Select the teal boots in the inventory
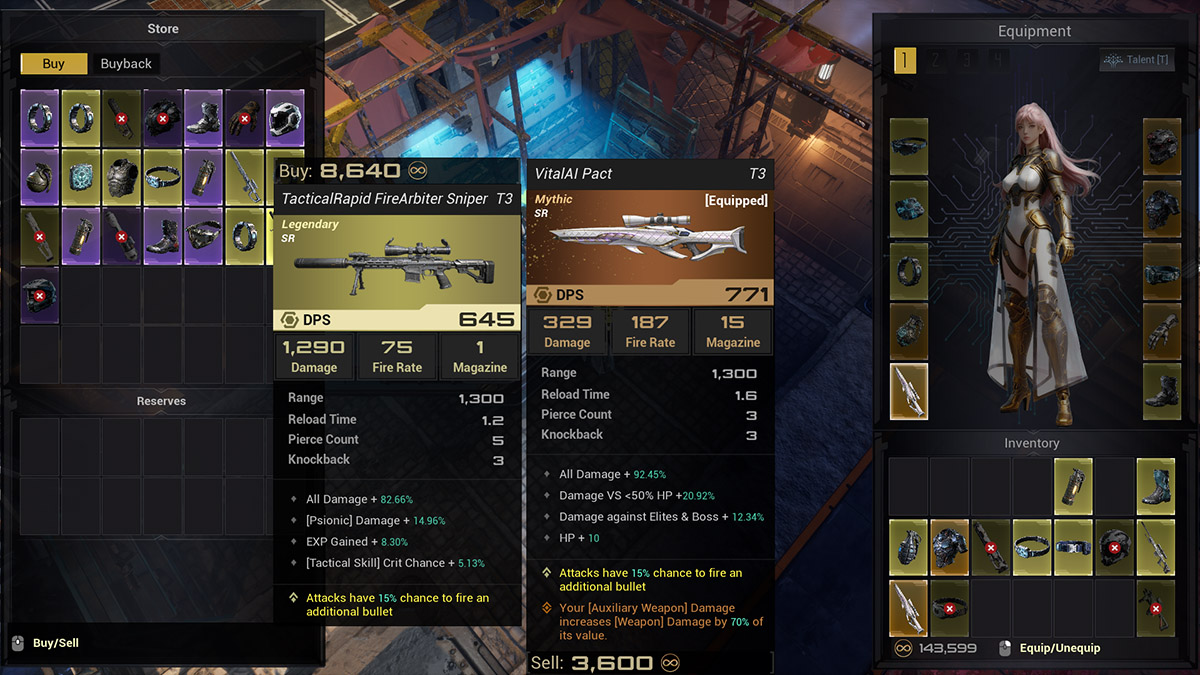 click(x=1155, y=480)
